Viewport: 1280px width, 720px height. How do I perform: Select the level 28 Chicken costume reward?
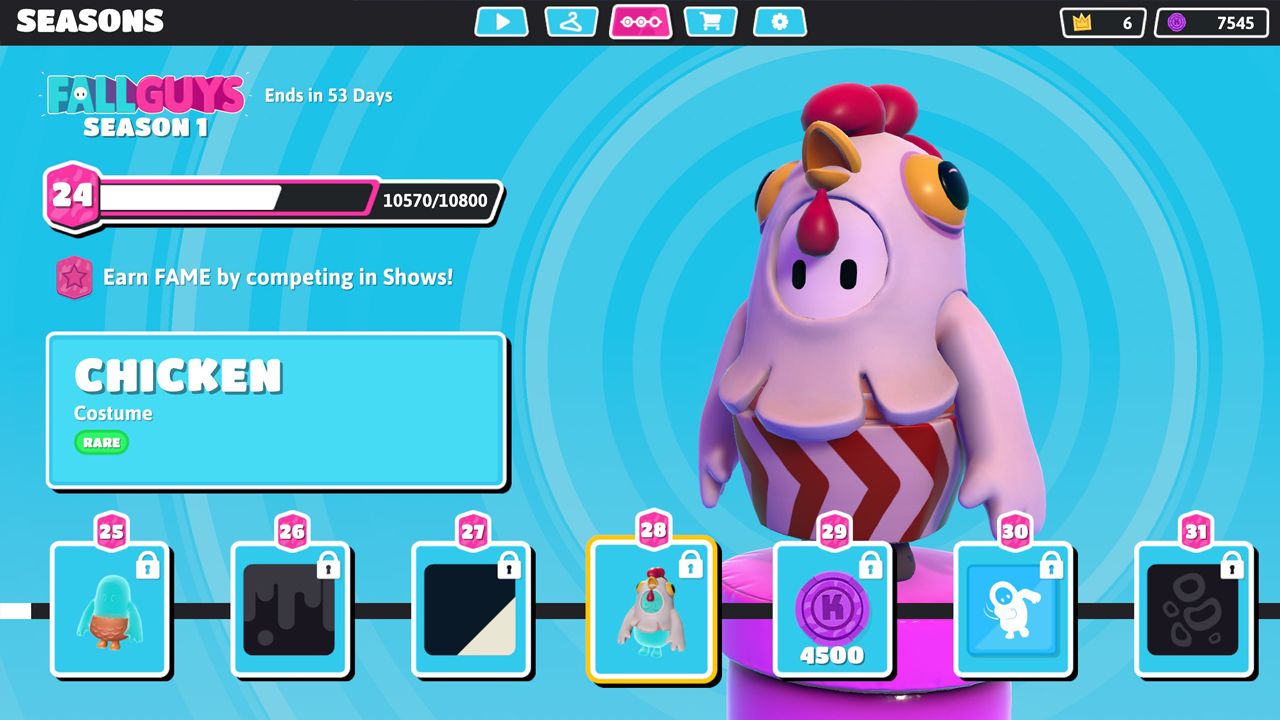652,609
